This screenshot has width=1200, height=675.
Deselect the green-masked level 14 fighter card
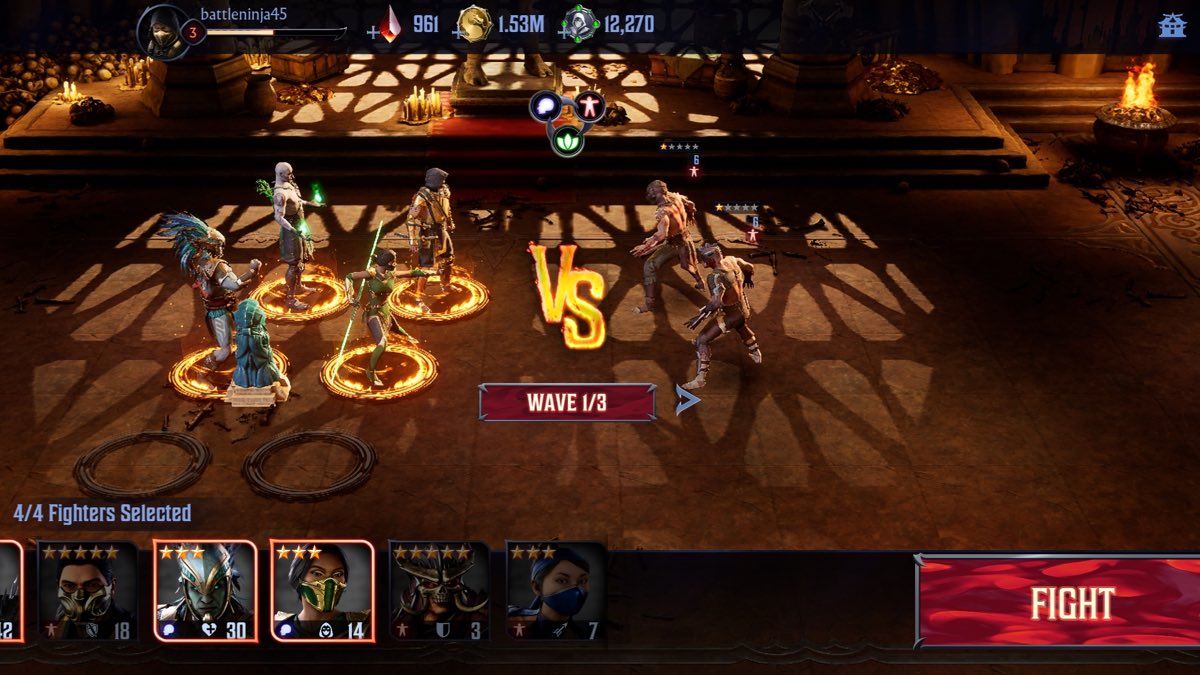click(322, 592)
